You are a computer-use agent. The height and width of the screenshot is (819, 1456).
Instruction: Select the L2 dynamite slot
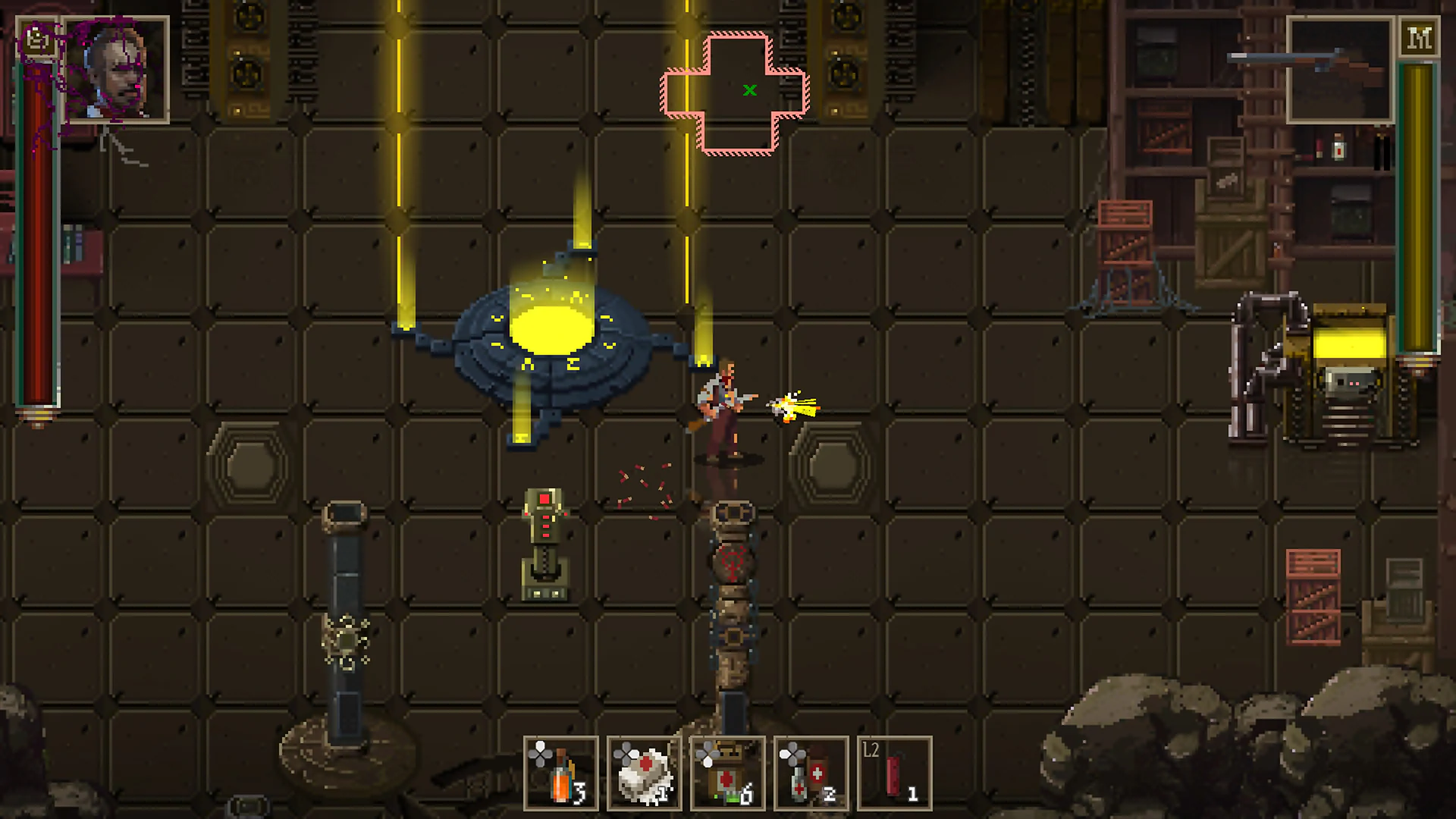point(895,773)
